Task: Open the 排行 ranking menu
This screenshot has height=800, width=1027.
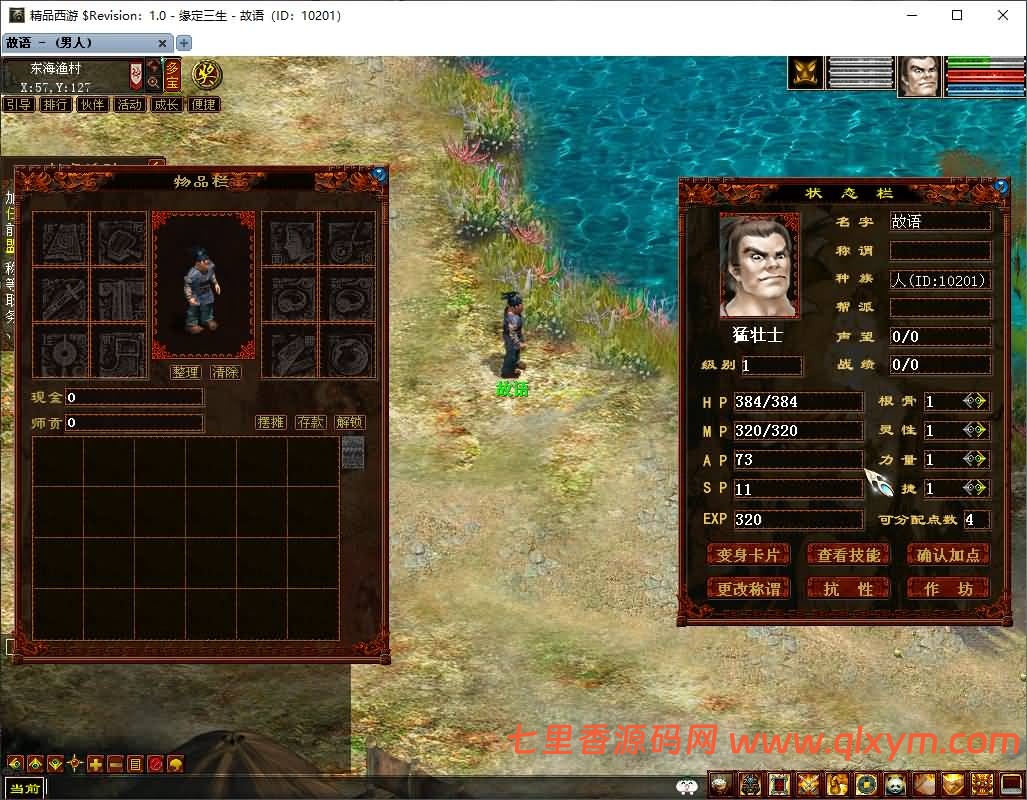Action: [55, 104]
